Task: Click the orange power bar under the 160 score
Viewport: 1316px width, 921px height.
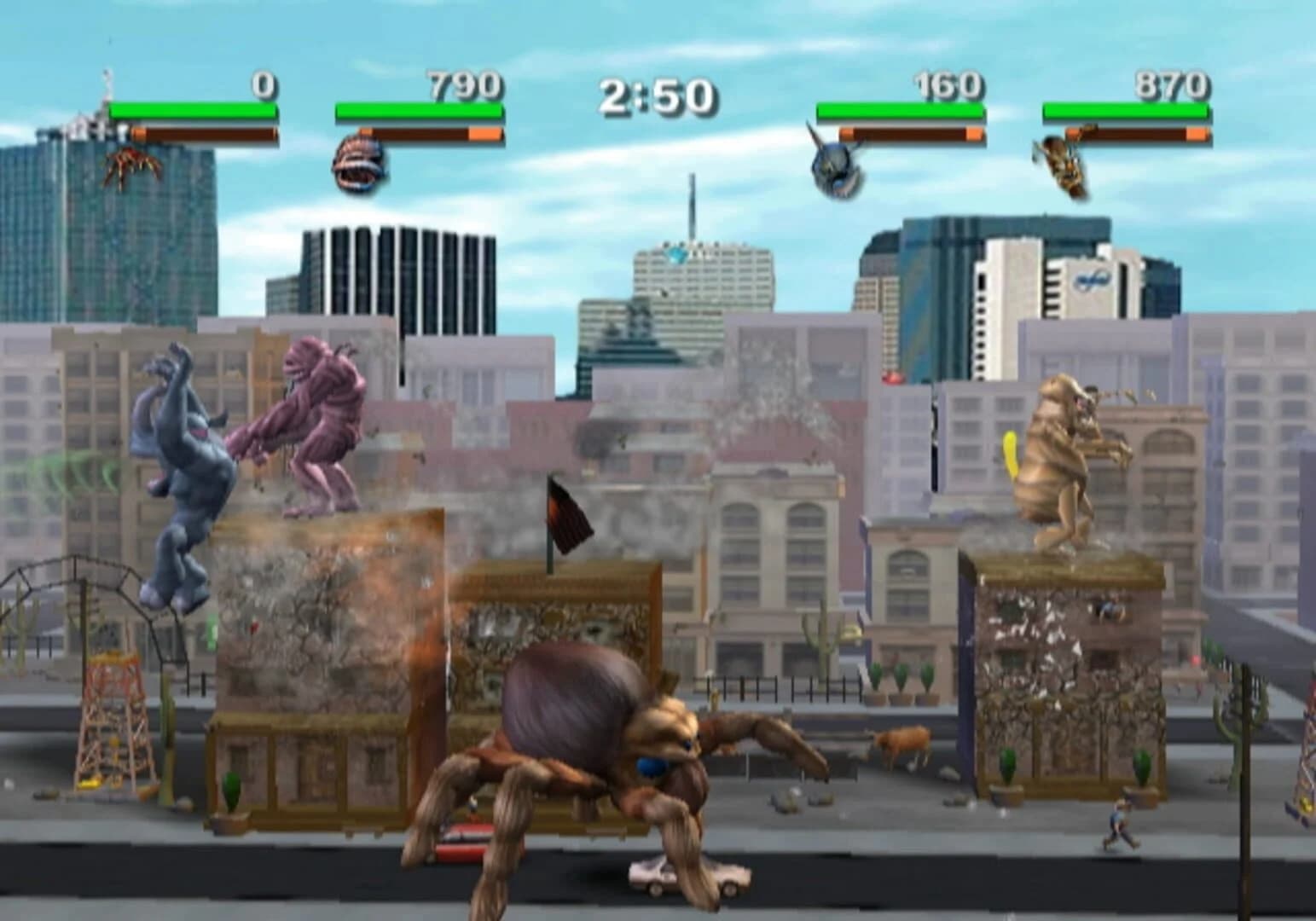Action: (913, 134)
